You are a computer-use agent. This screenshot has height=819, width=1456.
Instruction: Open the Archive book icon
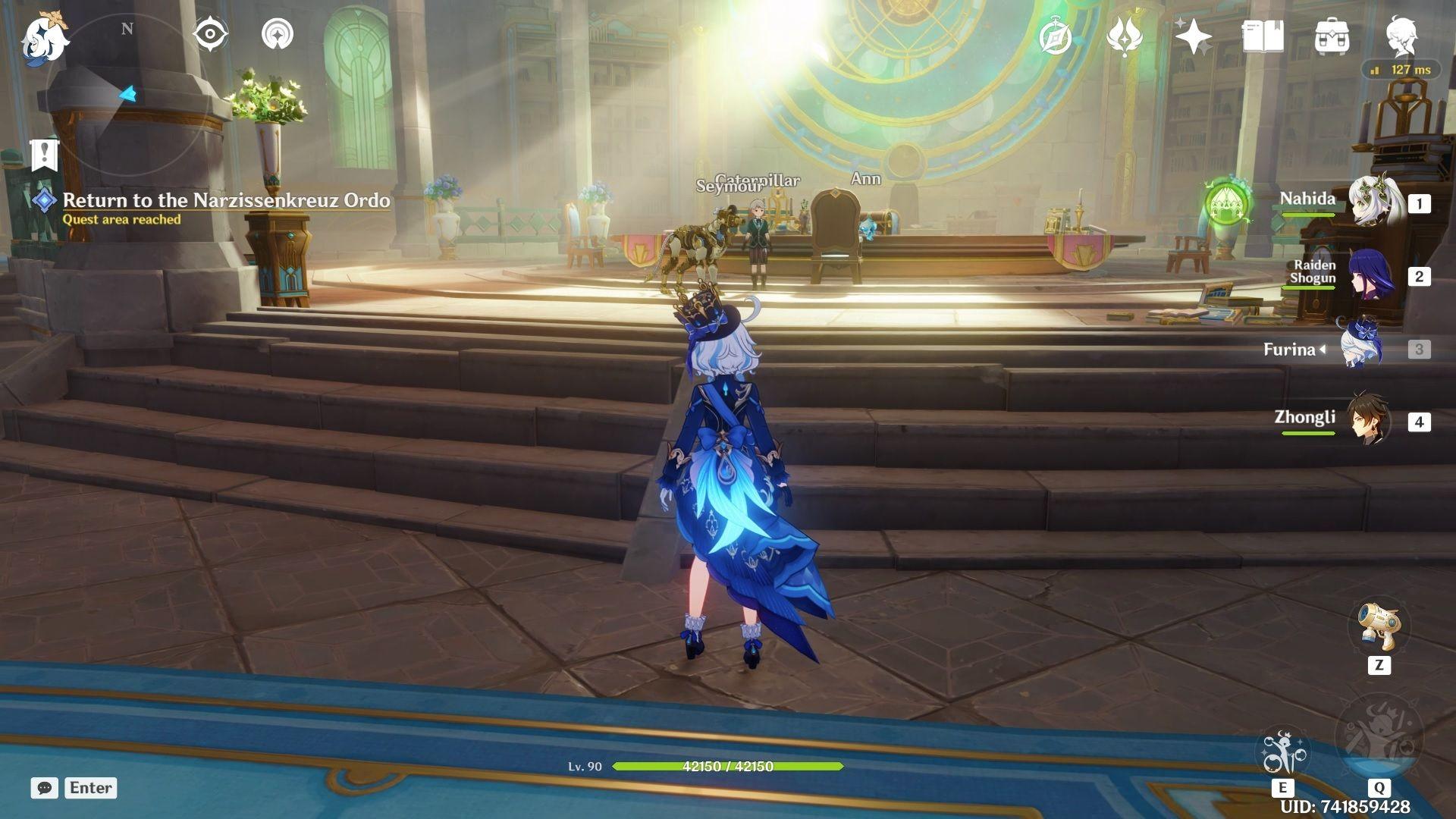[1265, 34]
